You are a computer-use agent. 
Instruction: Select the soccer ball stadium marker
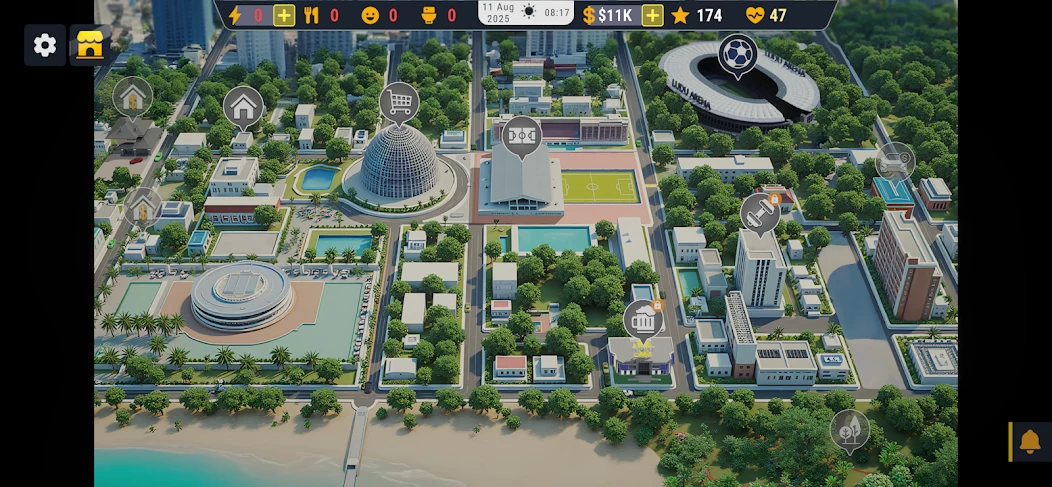click(x=738, y=54)
